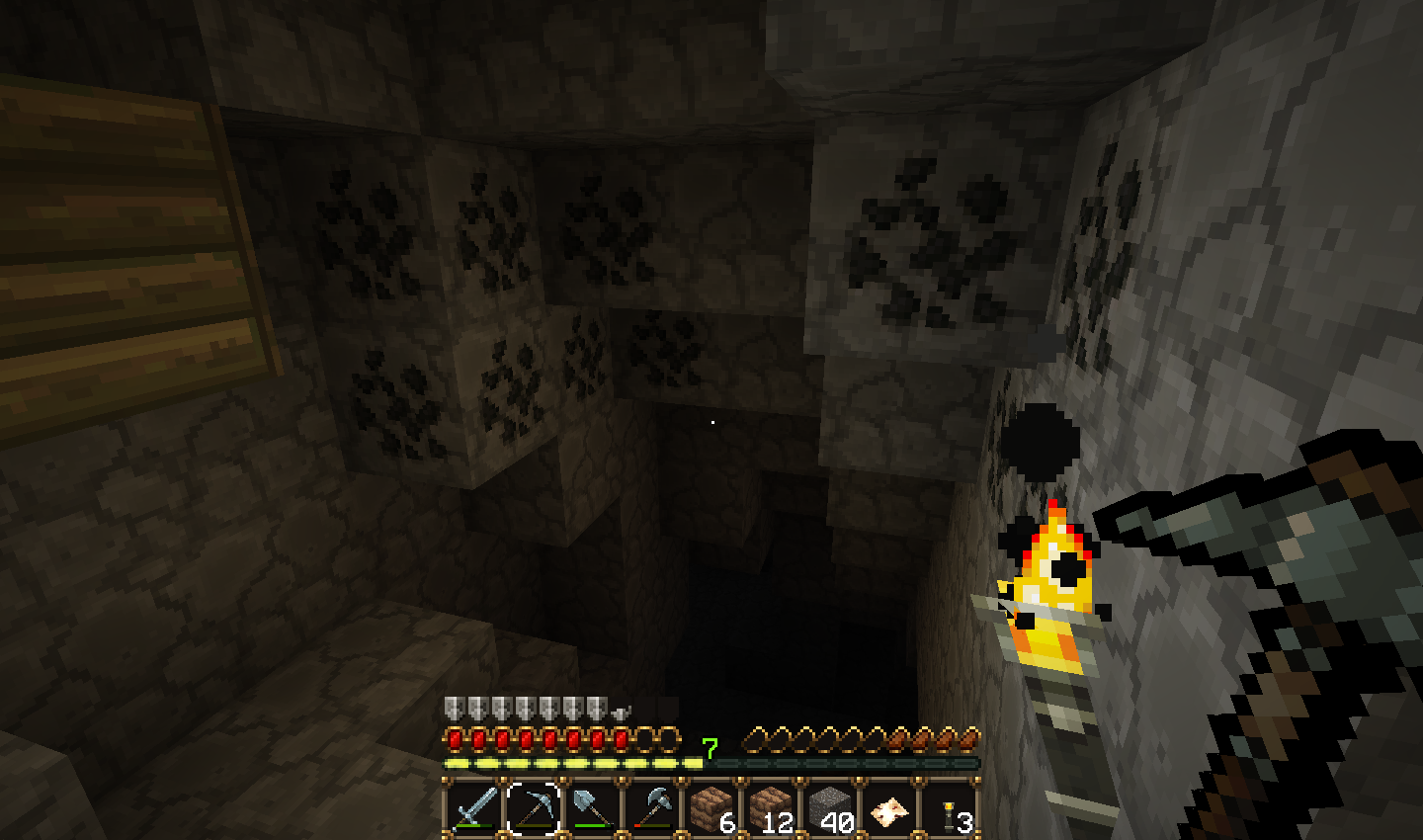
Task: Select the iron sword hotbar slot
Action: (x=473, y=808)
